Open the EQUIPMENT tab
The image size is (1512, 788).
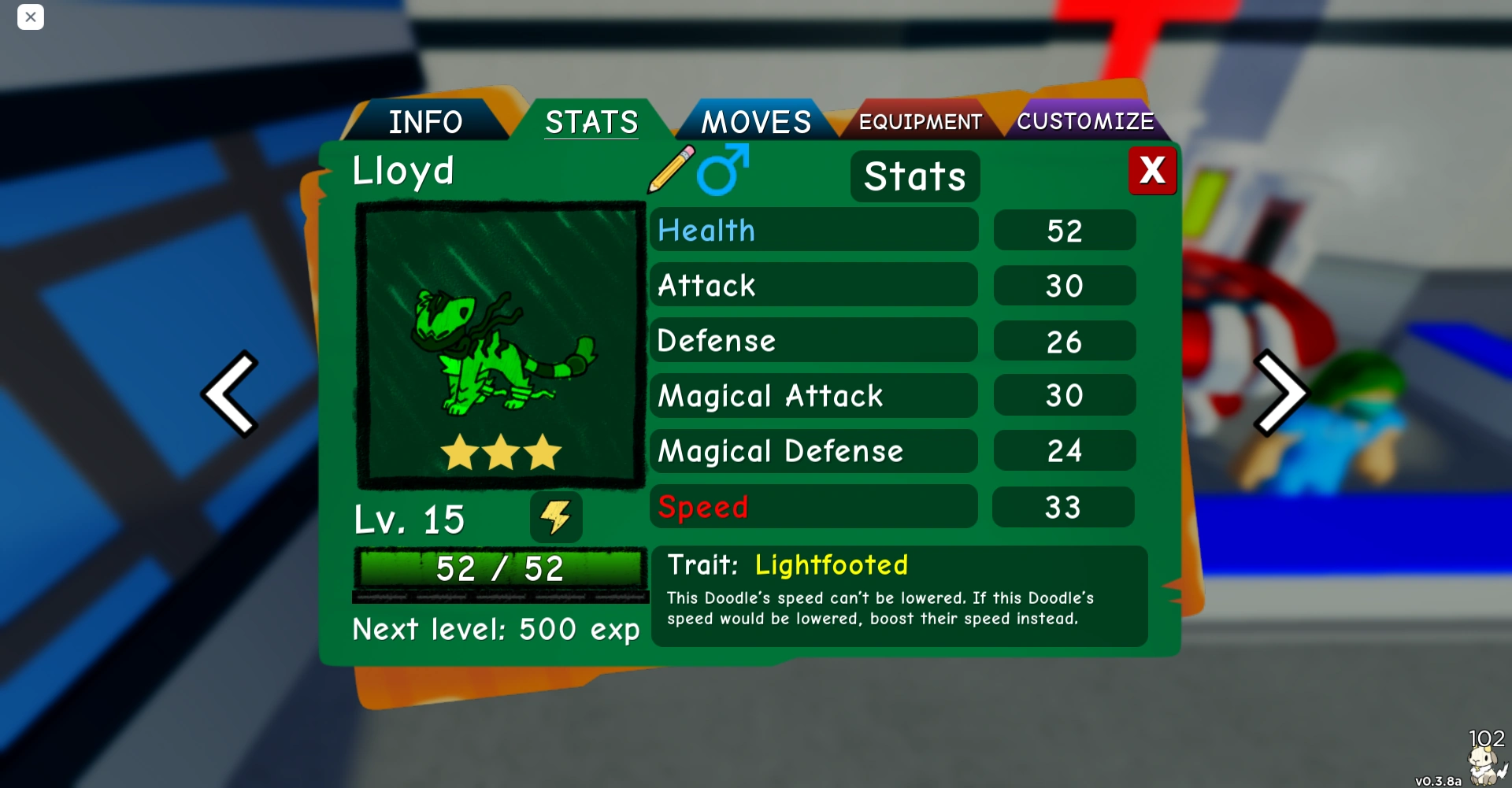(920, 120)
